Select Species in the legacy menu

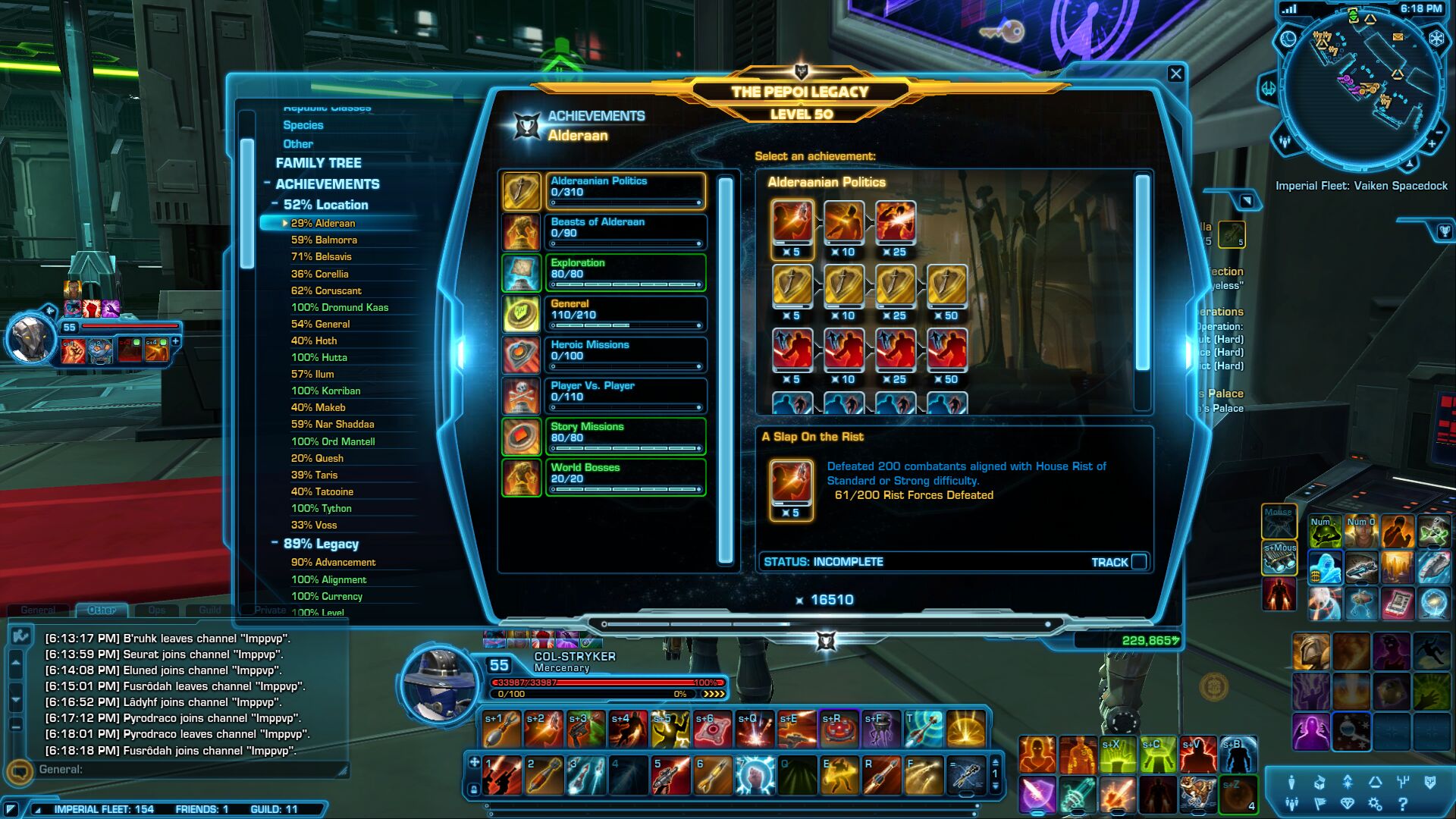(x=303, y=125)
